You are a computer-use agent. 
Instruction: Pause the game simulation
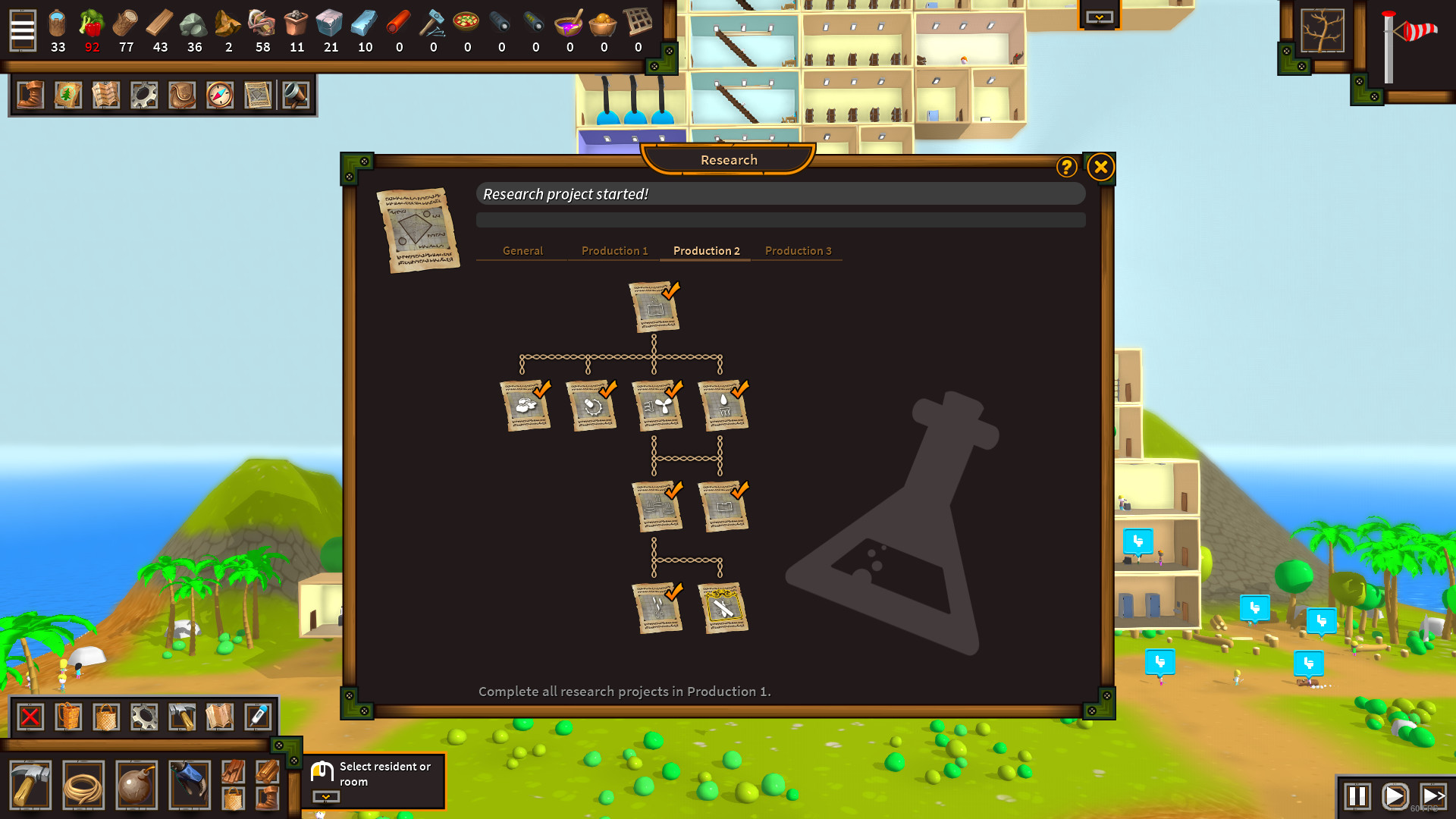(x=1356, y=796)
